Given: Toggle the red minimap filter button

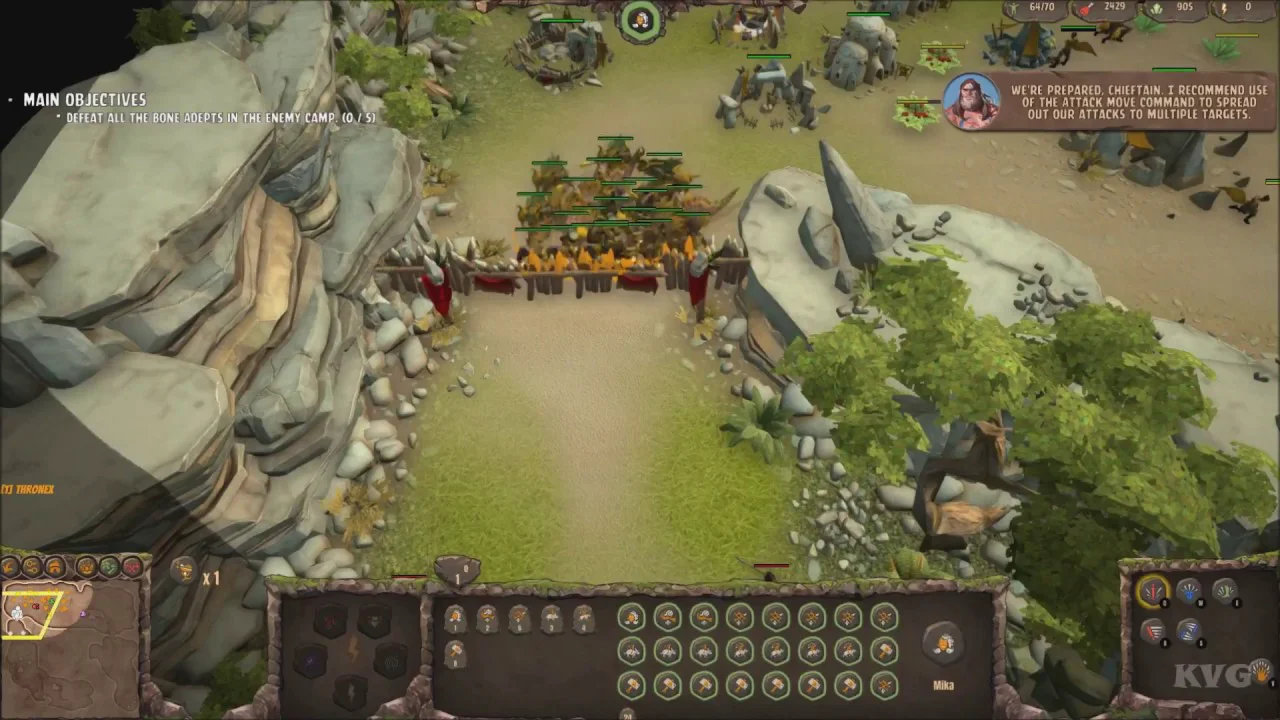Looking at the screenshot, I should 132,567.
